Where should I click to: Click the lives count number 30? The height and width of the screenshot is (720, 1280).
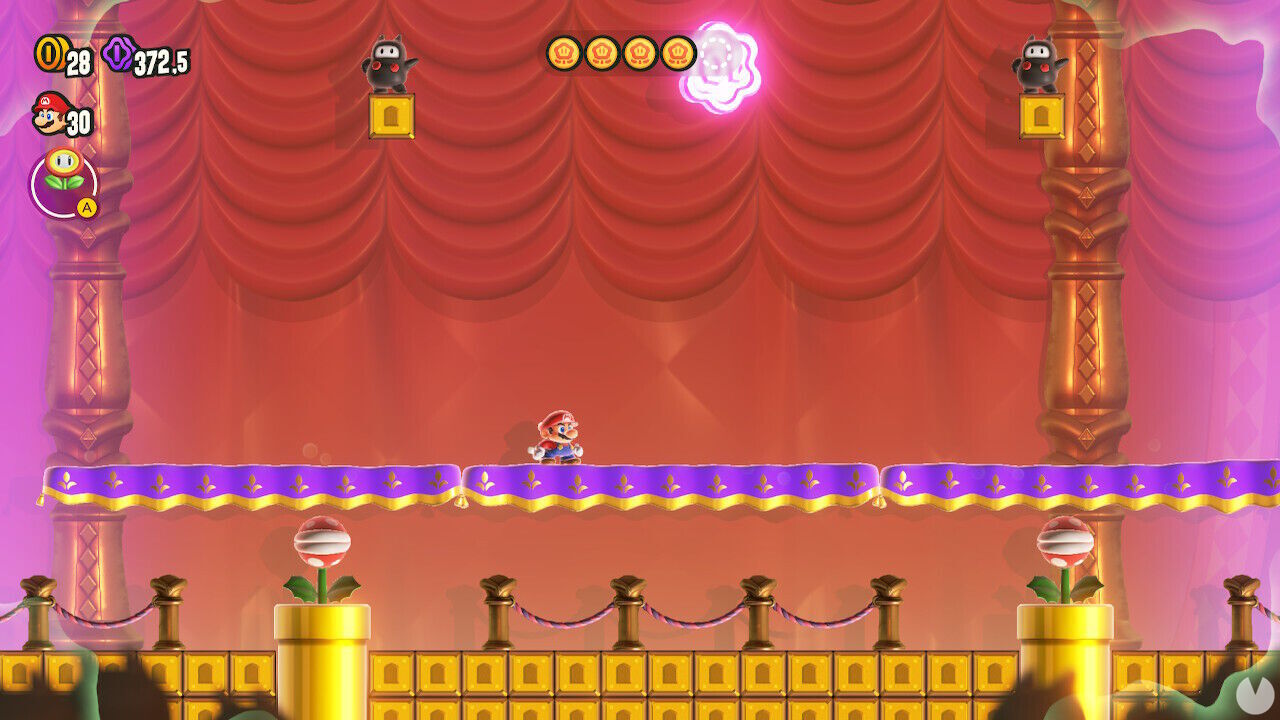[x=78, y=124]
